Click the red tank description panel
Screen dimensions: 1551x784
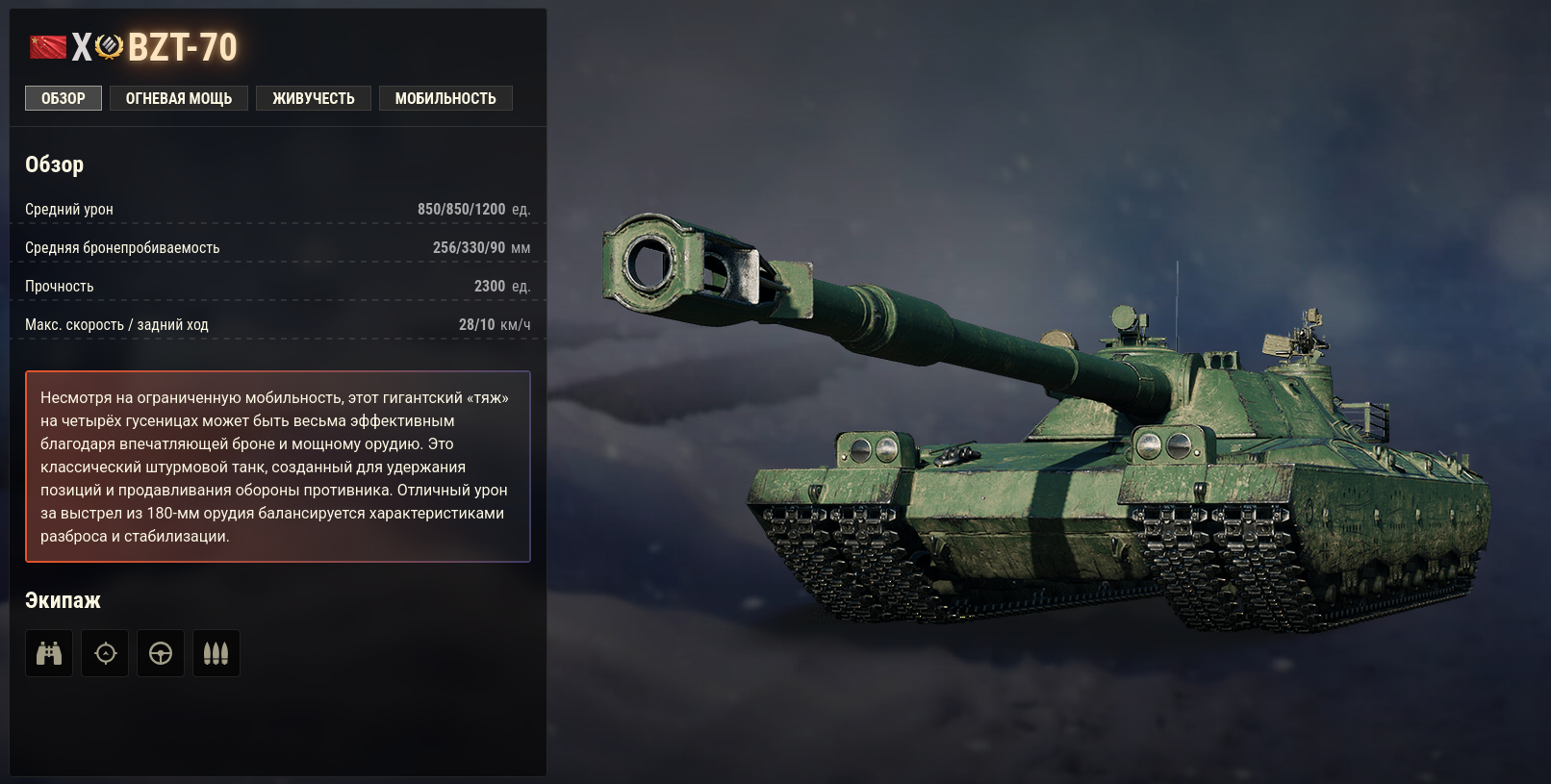point(278,466)
